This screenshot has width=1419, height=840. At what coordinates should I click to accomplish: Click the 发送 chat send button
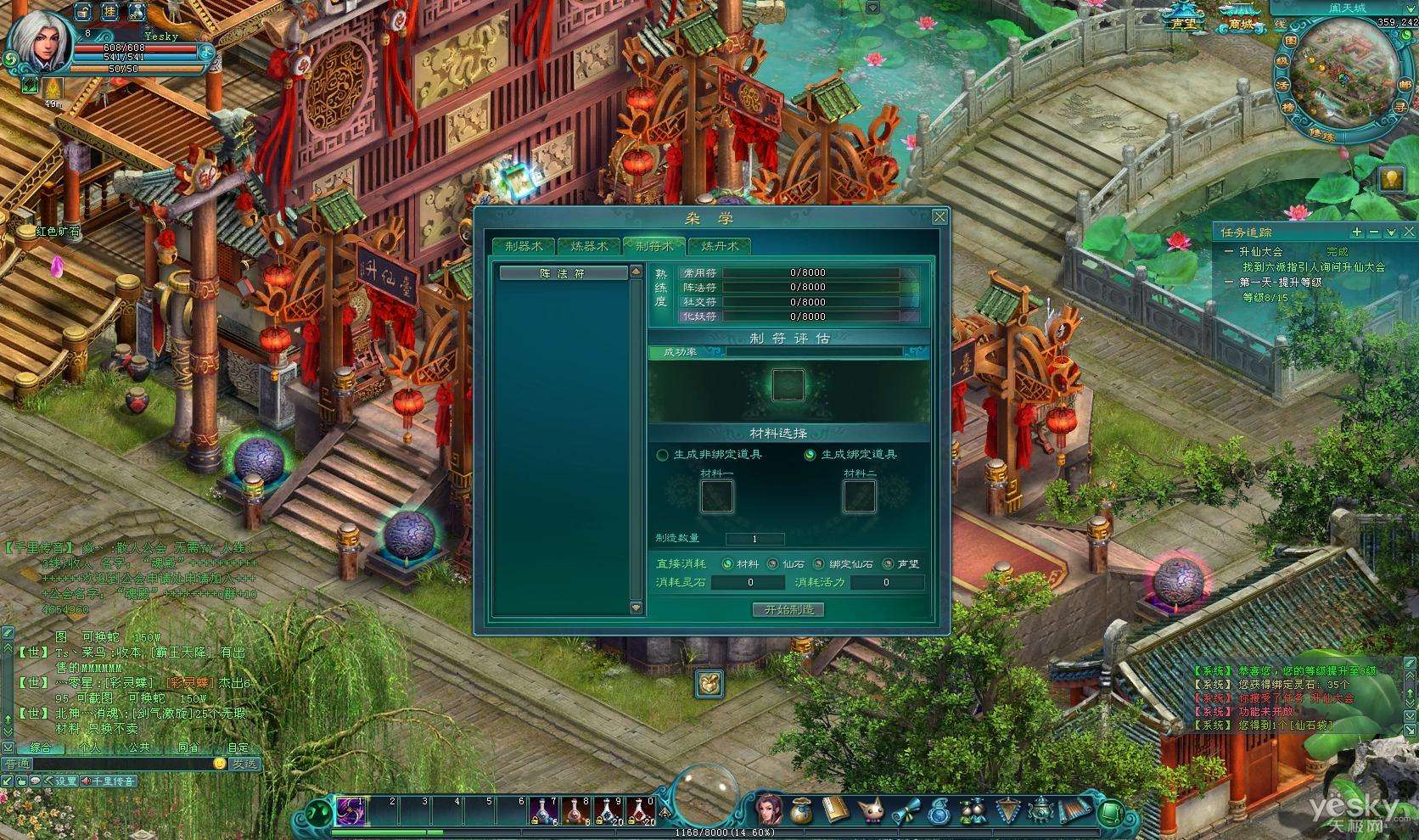pyautogui.click(x=244, y=763)
